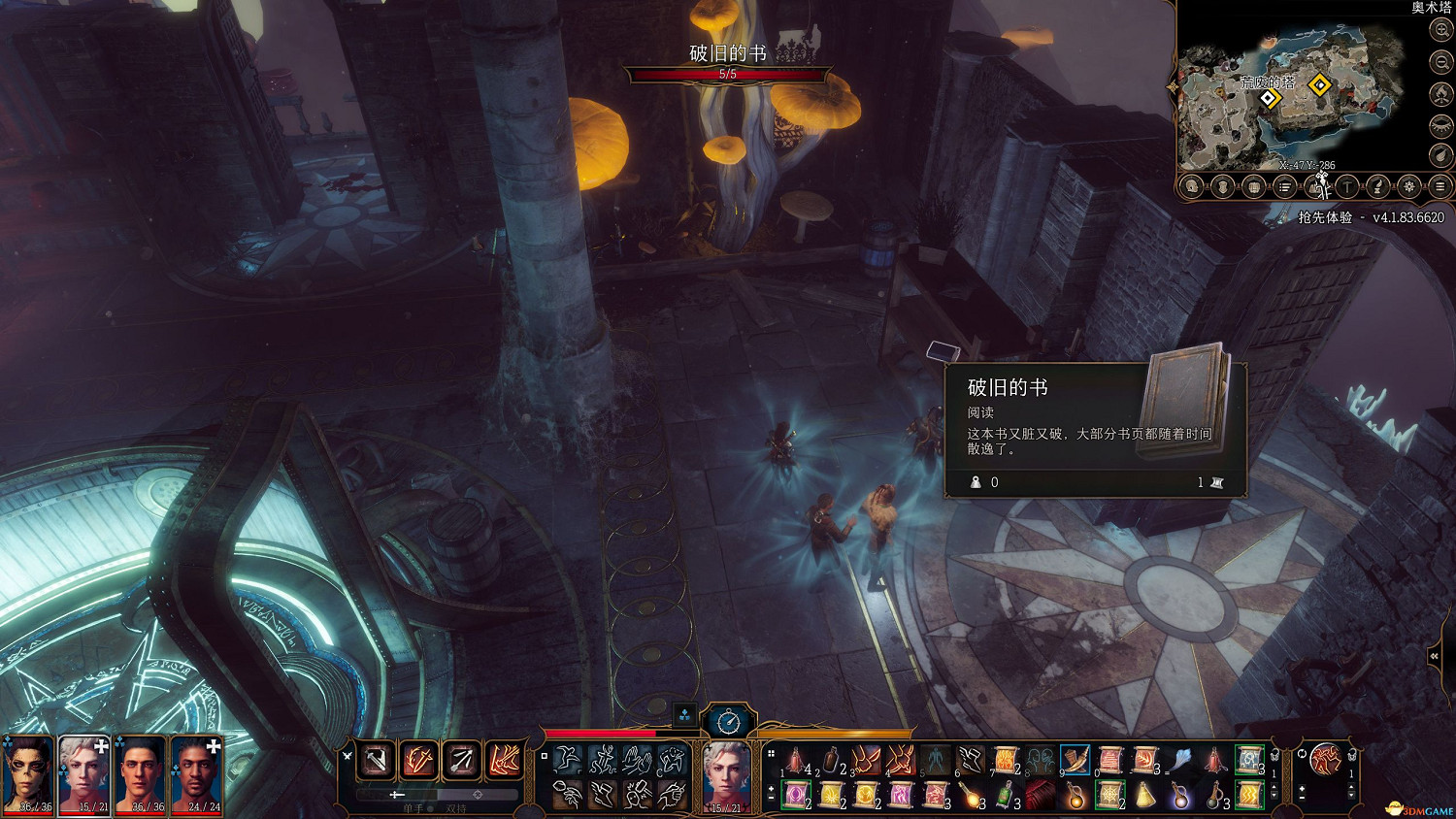Select the party portrait with 24/24 HP
1456x819 pixels.
(197, 775)
